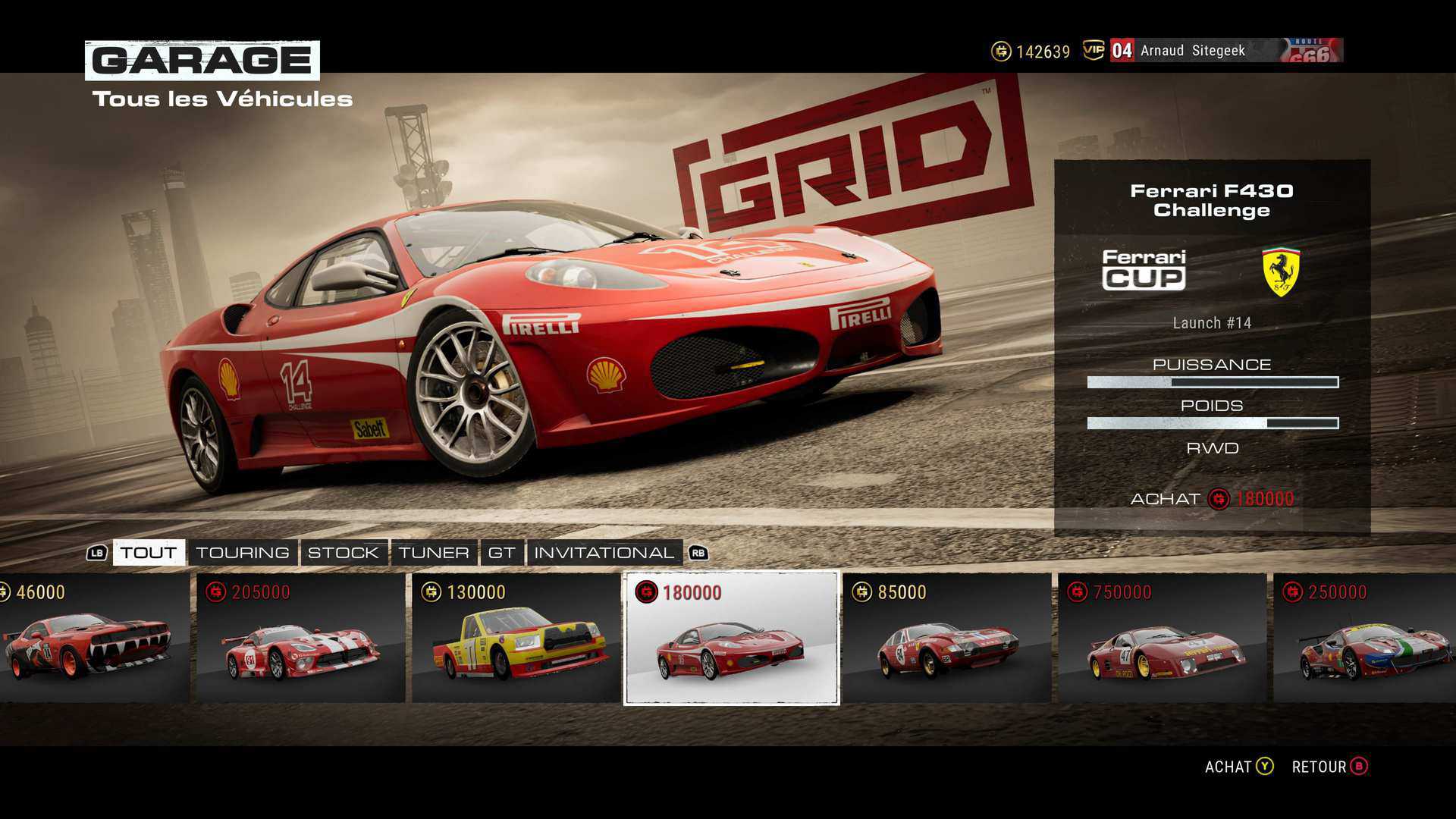
Task: Select the STOCK category tab
Action: click(x=343, y=552)
